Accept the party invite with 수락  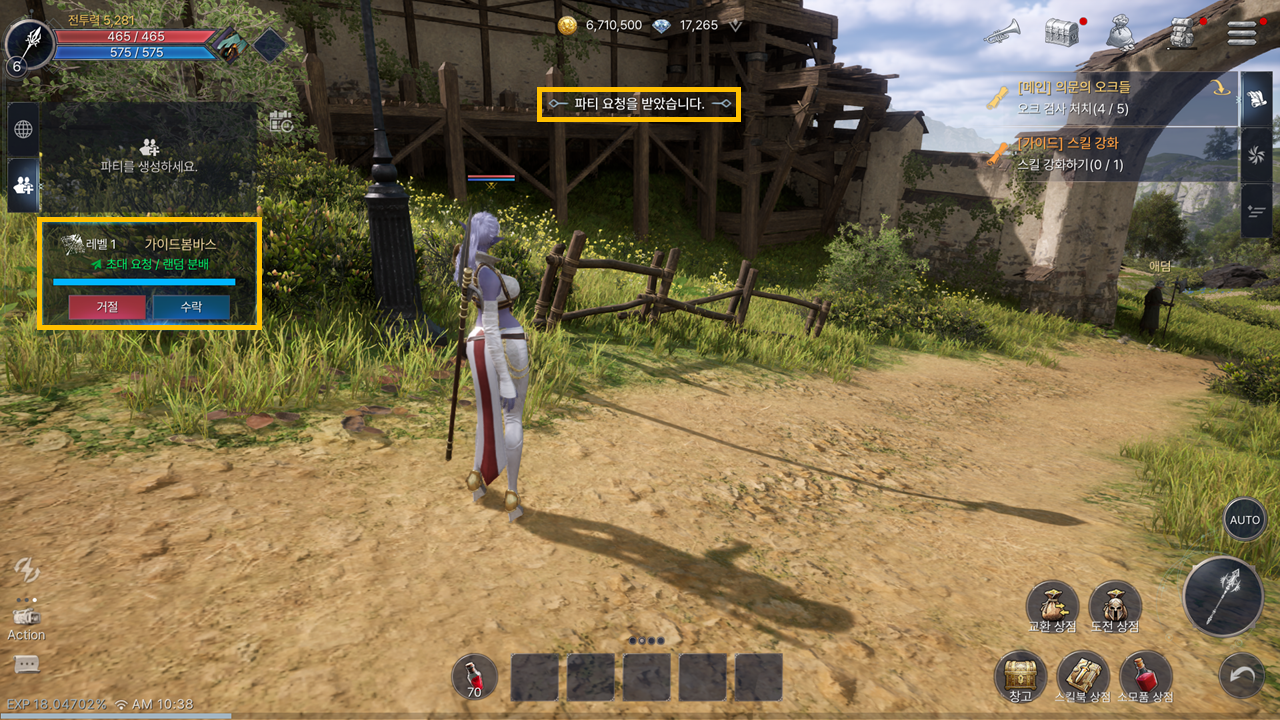[x=191, y=307]
